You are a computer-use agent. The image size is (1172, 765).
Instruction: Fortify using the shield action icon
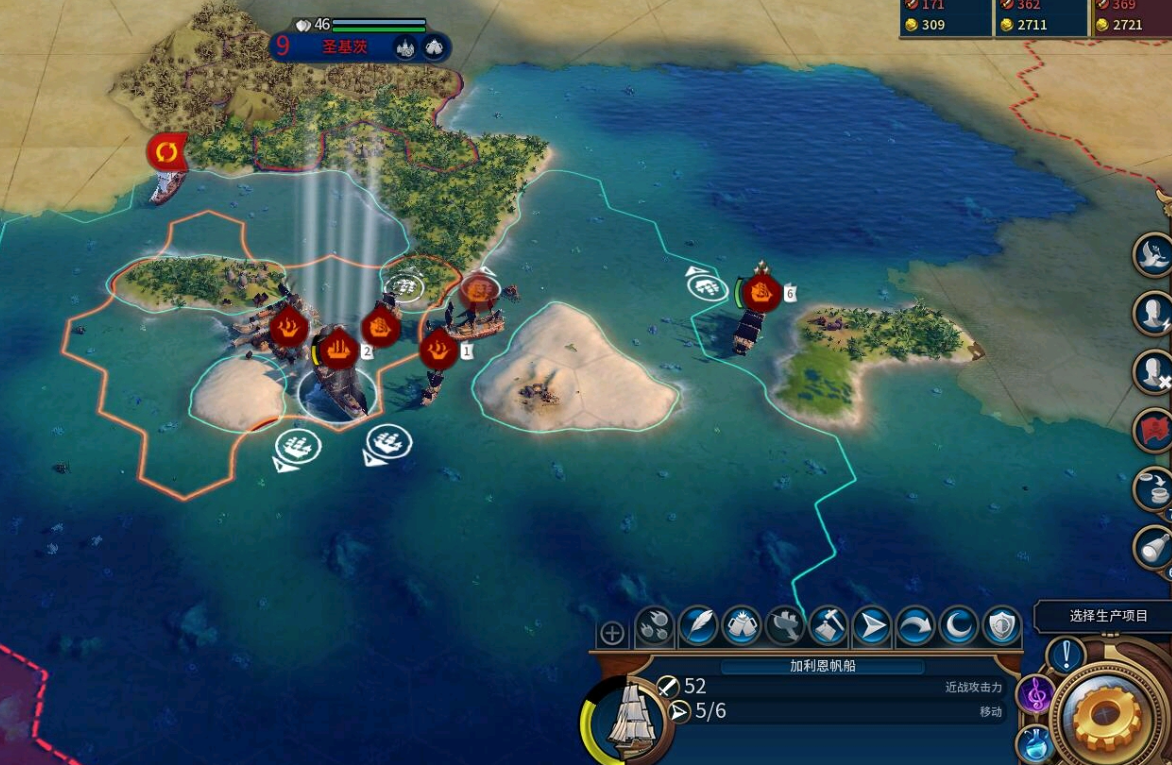coord(1001,627)
